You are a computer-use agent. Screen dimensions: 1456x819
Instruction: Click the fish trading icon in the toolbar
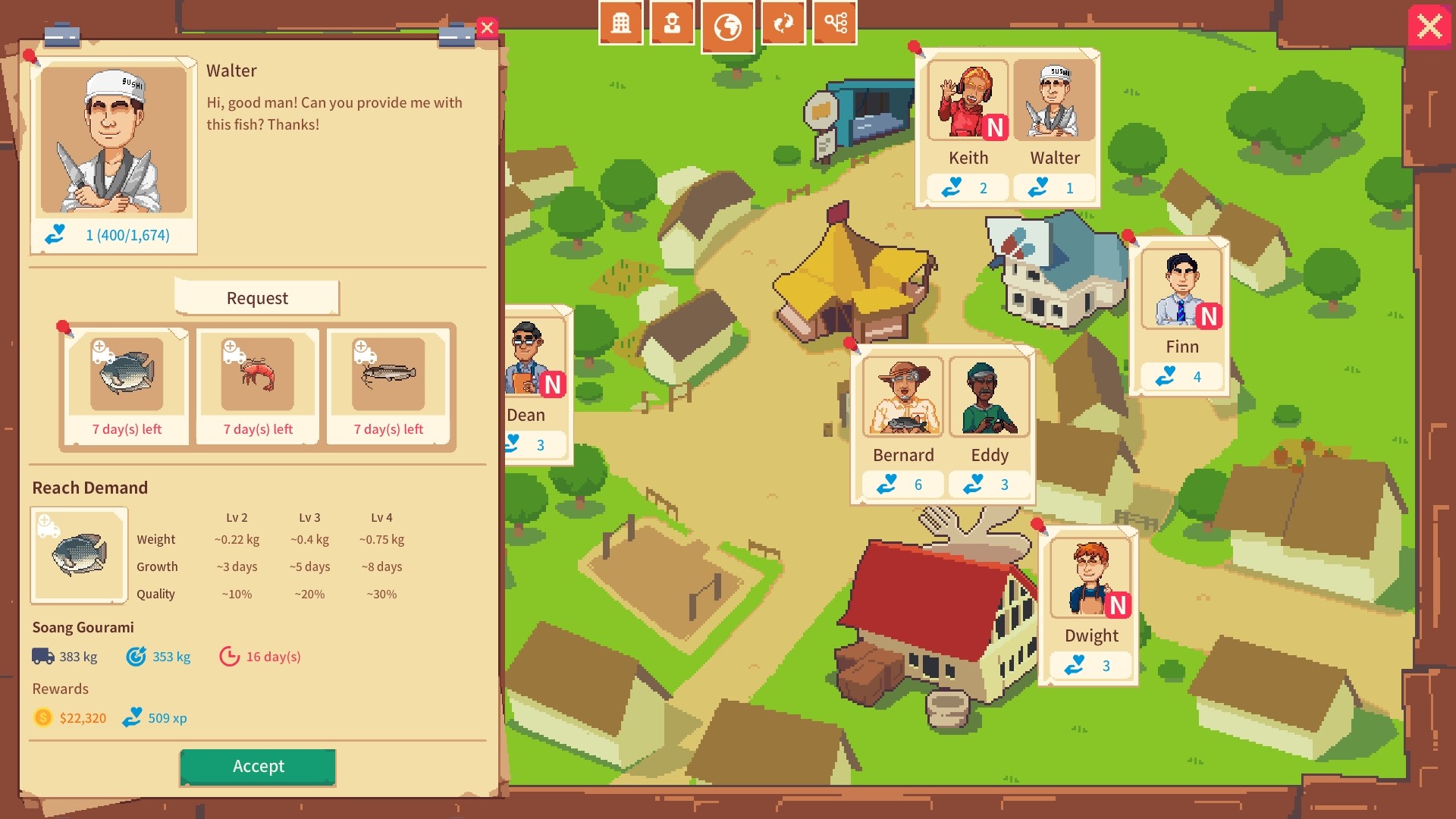785,23
